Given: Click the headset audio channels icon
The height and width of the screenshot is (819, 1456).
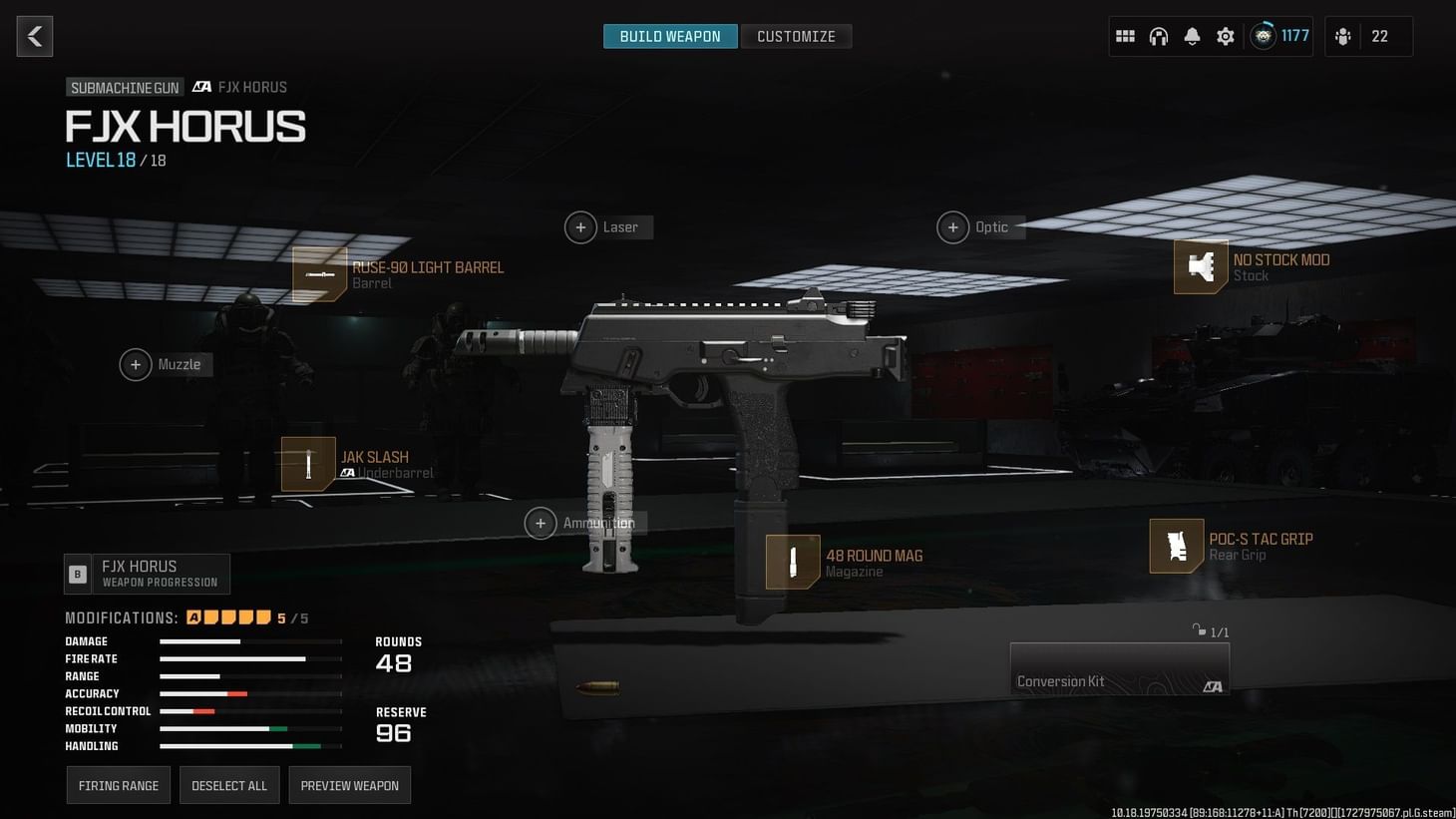Looking at the screenshot, I should [1159, 35].
